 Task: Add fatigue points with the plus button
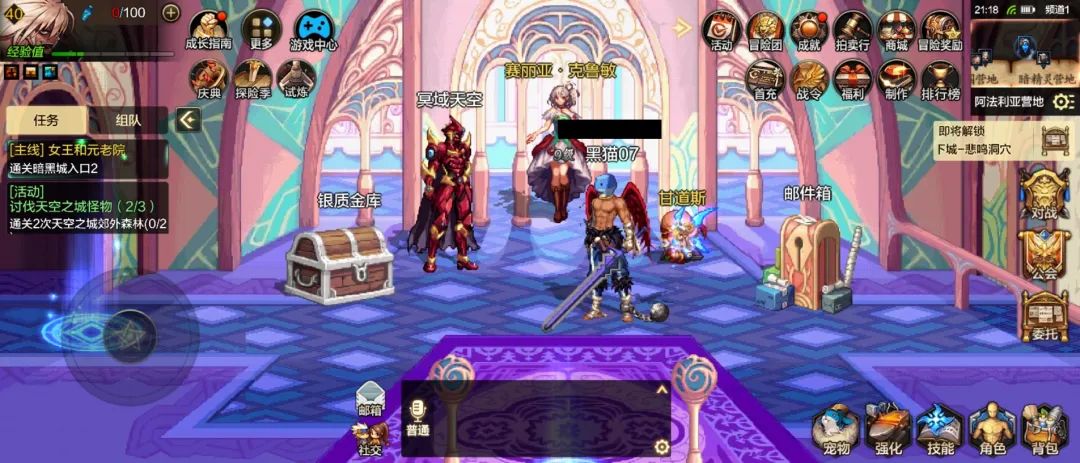coord(171,13)
